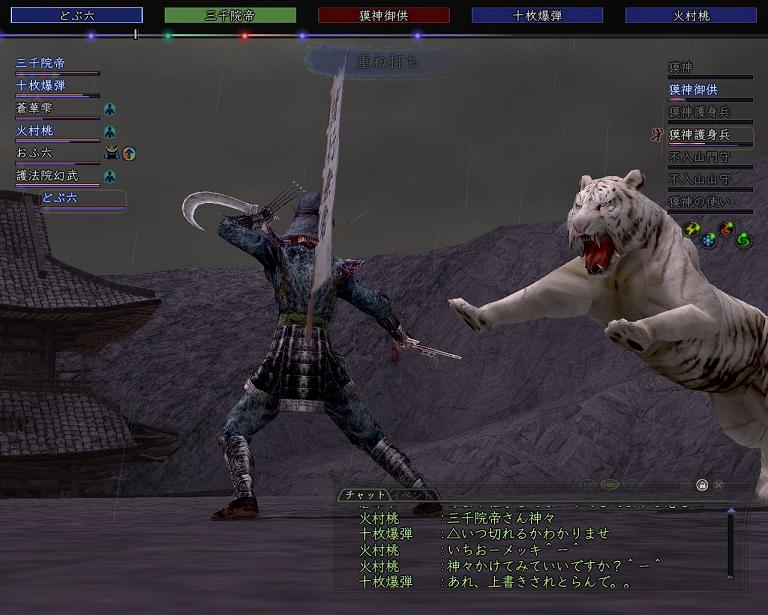The image size is (768, 615).
Task: Click the blue snowflake status icon
Action: point(709,240)
